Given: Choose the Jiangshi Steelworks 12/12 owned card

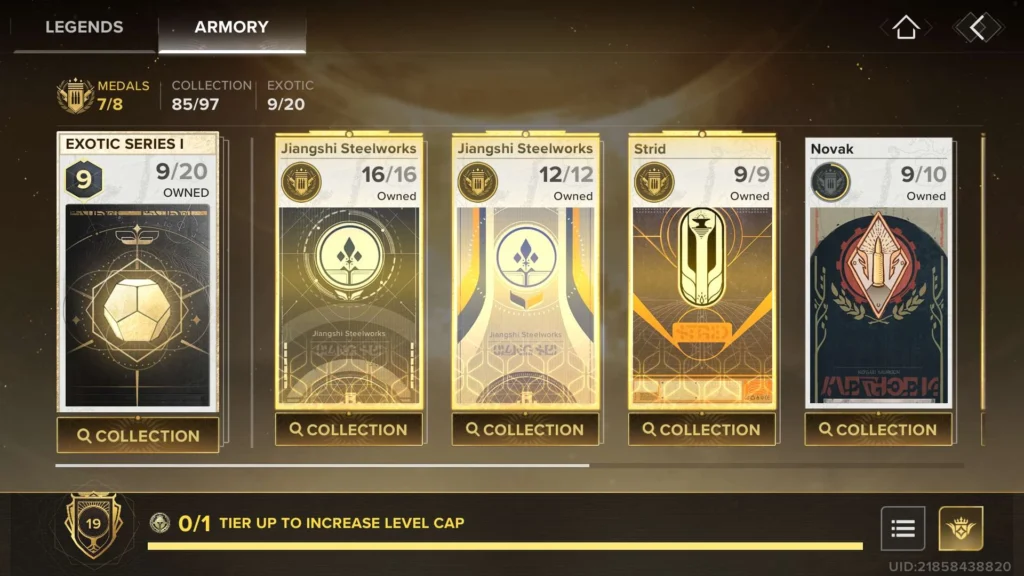Looking at the screenshot, I should coord(525,290).
